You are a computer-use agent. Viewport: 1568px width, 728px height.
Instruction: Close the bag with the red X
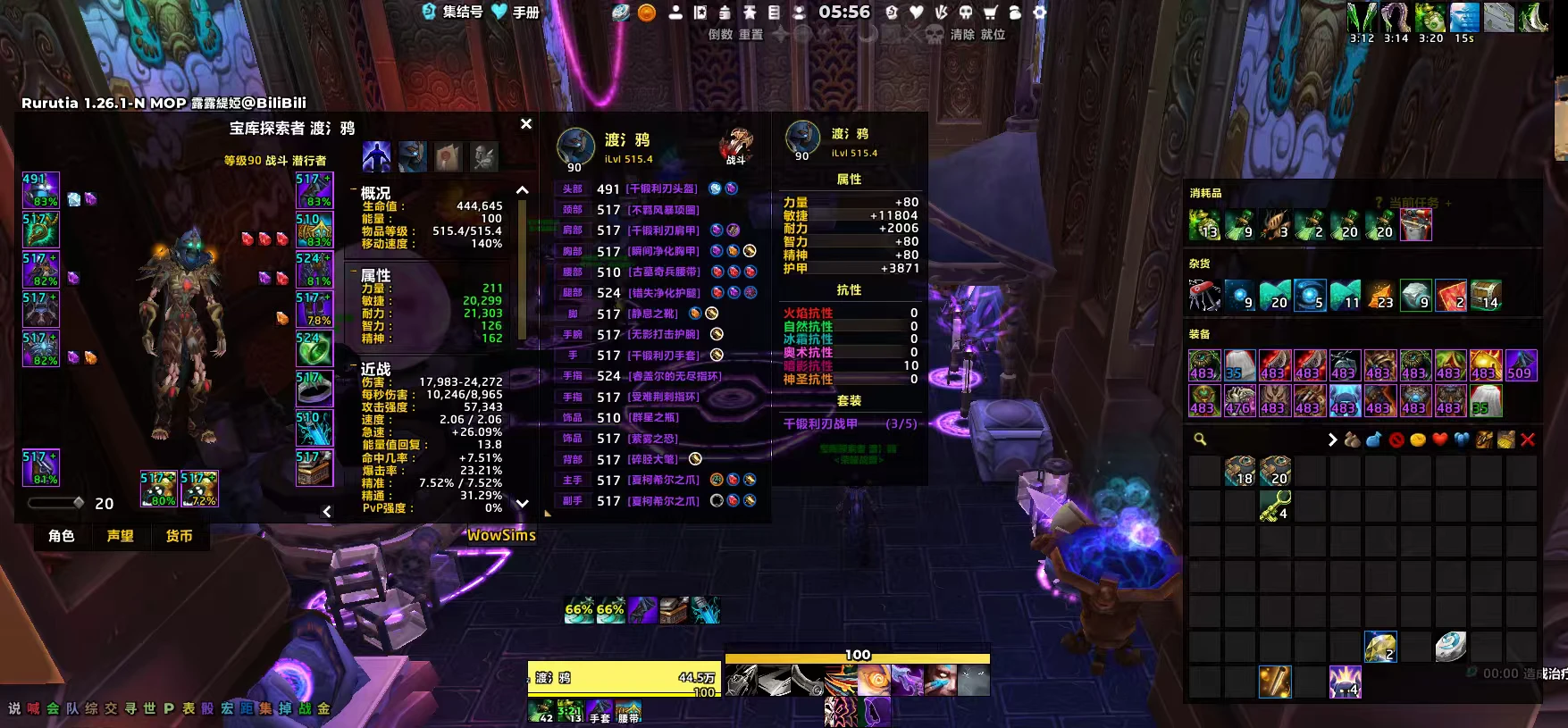point(1528,439)
